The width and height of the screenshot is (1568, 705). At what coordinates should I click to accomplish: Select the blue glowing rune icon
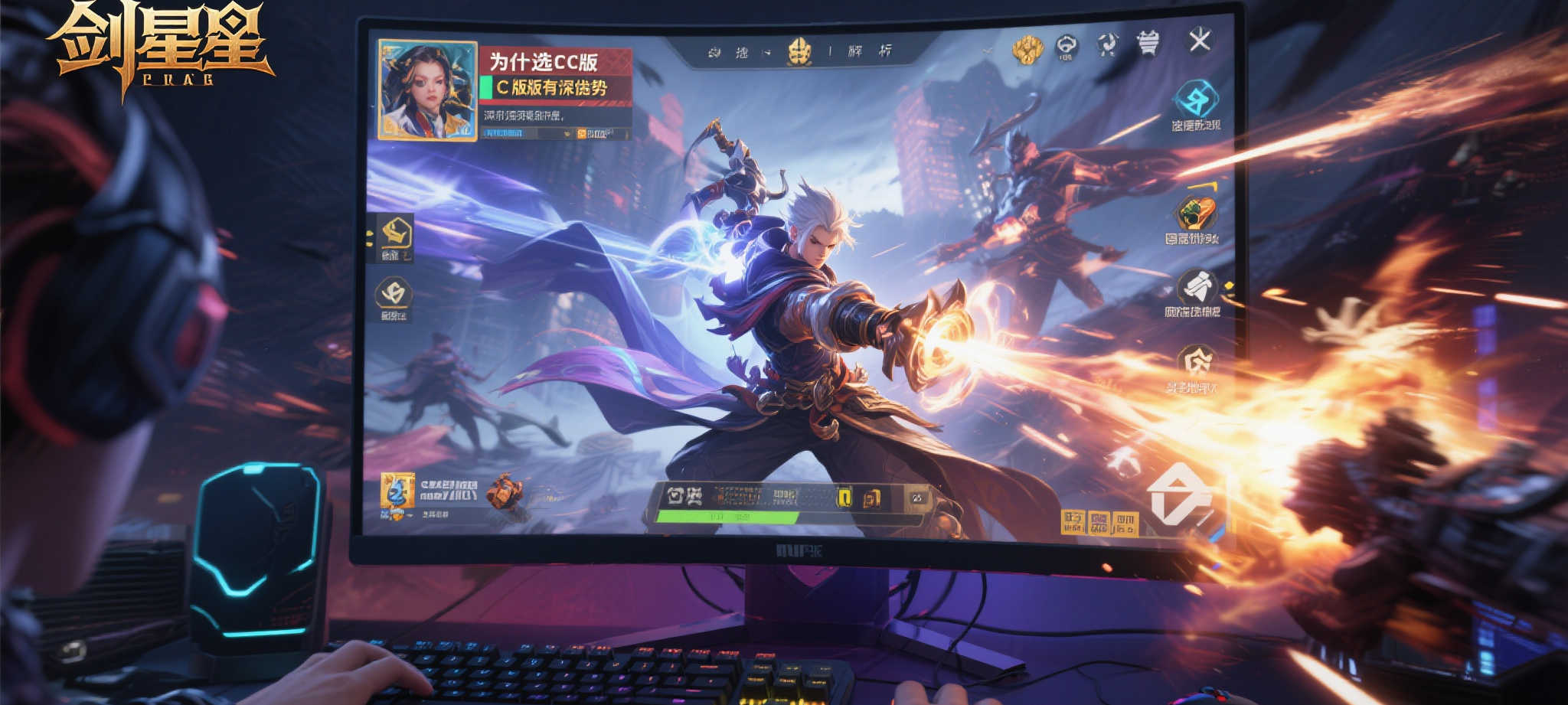pyautogui.click(x=1194, y=100)
